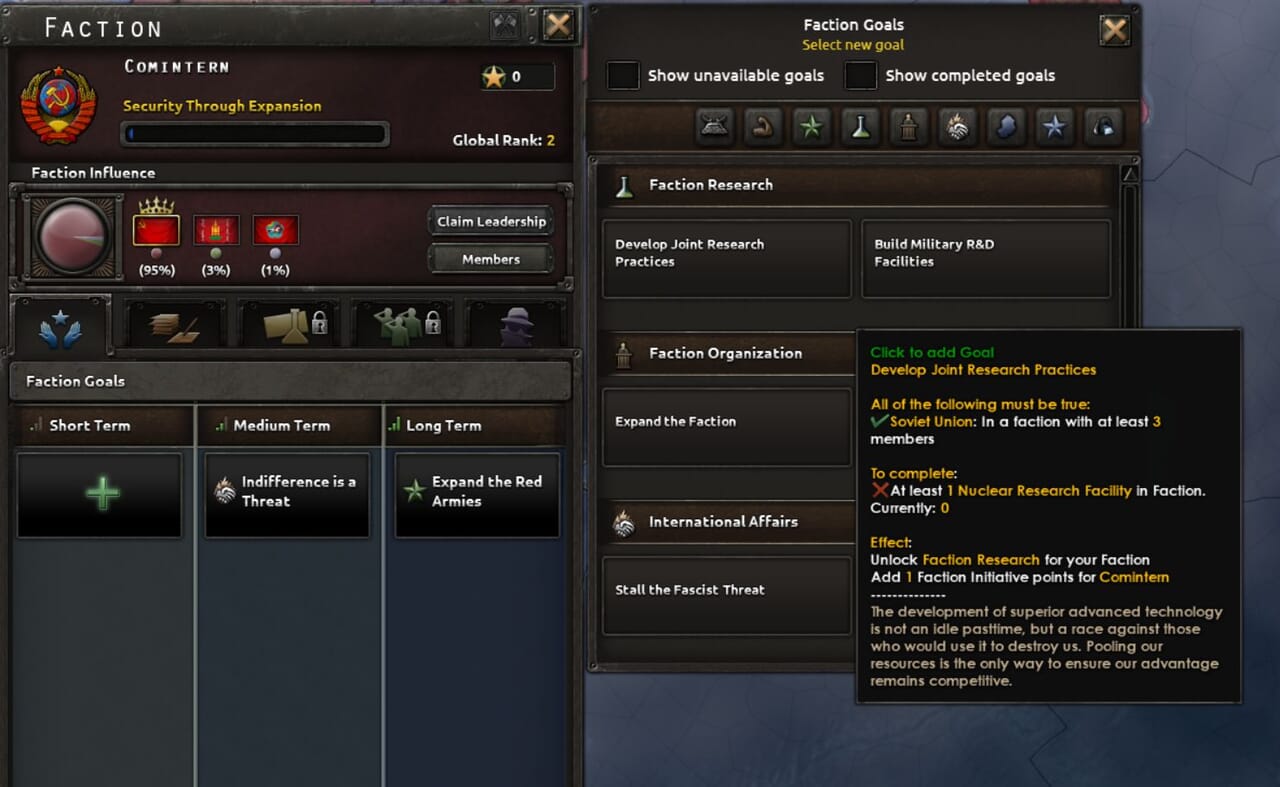1280x787 pixels.
Task: Open the faction Members list
Action: (x=491, y=259)
